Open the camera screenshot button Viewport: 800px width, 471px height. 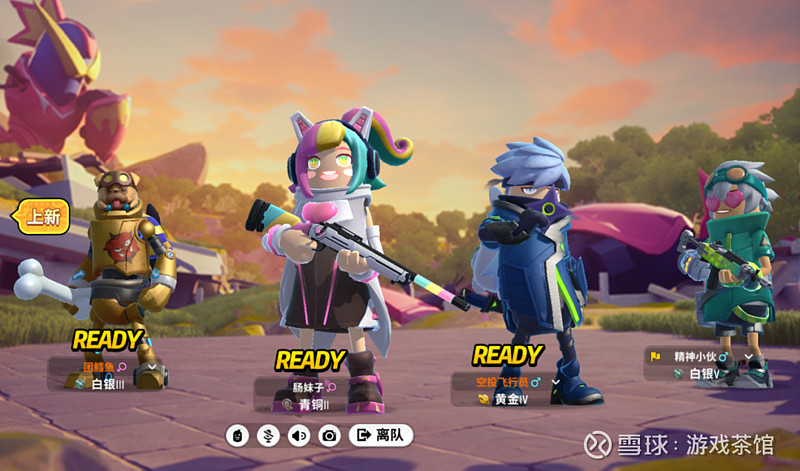329,435
